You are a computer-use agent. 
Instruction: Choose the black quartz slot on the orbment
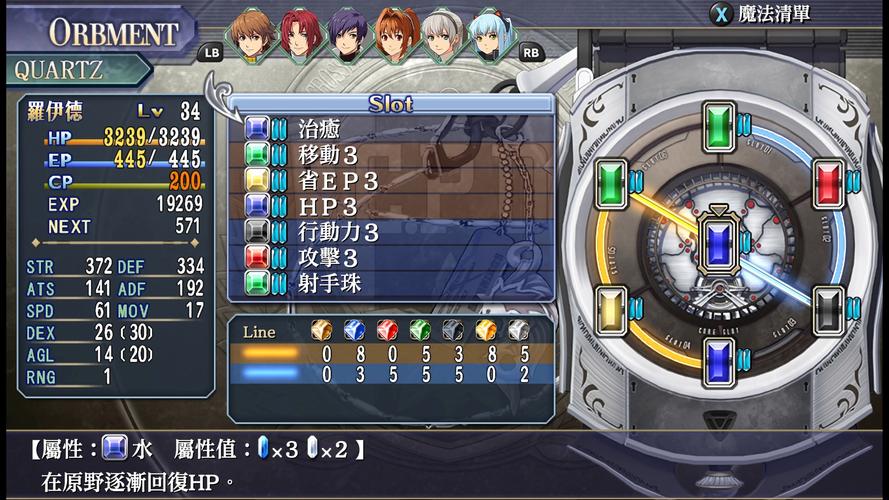click(826, 308)
